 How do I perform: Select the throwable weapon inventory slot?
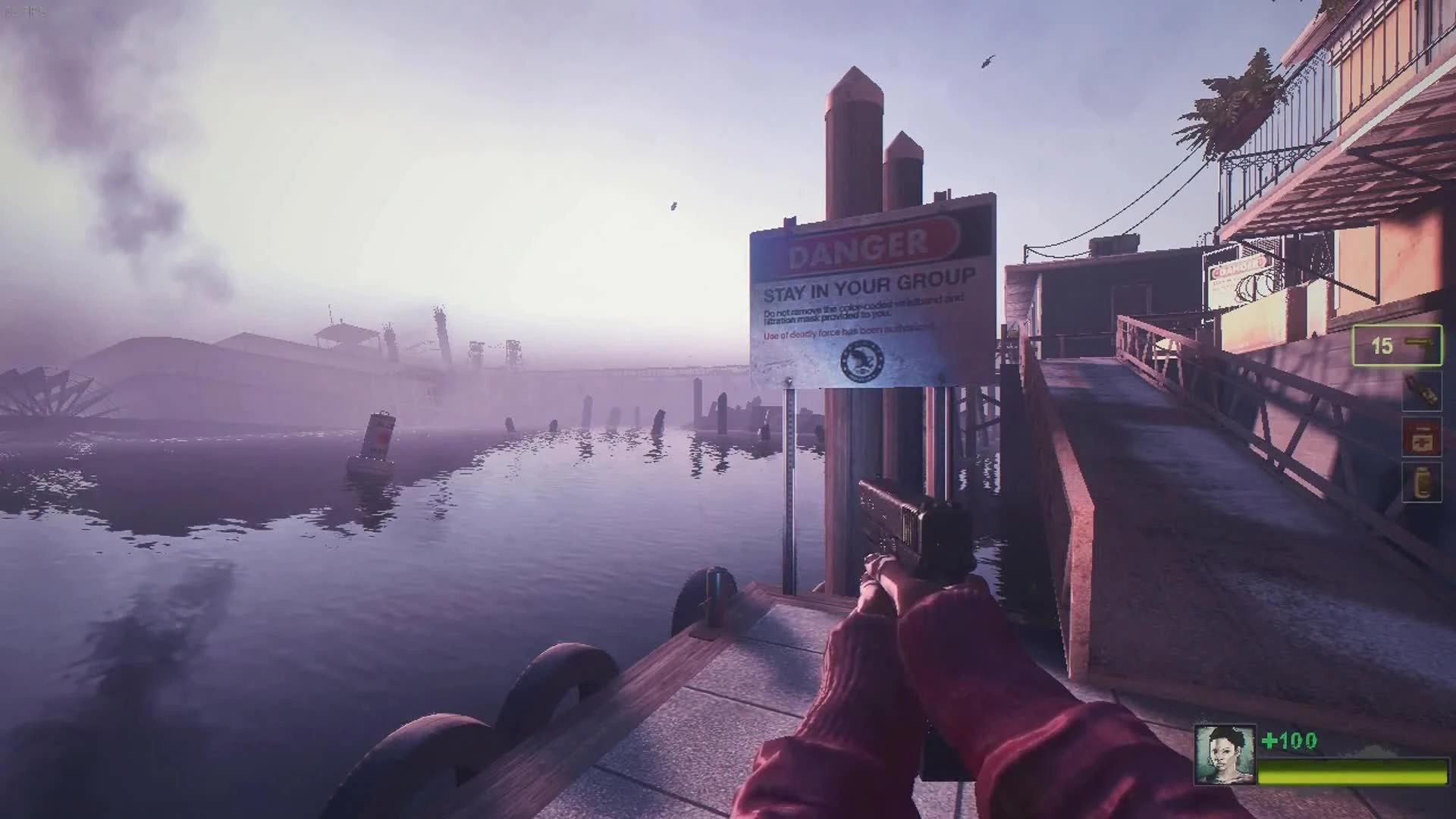click(1423, 393)
